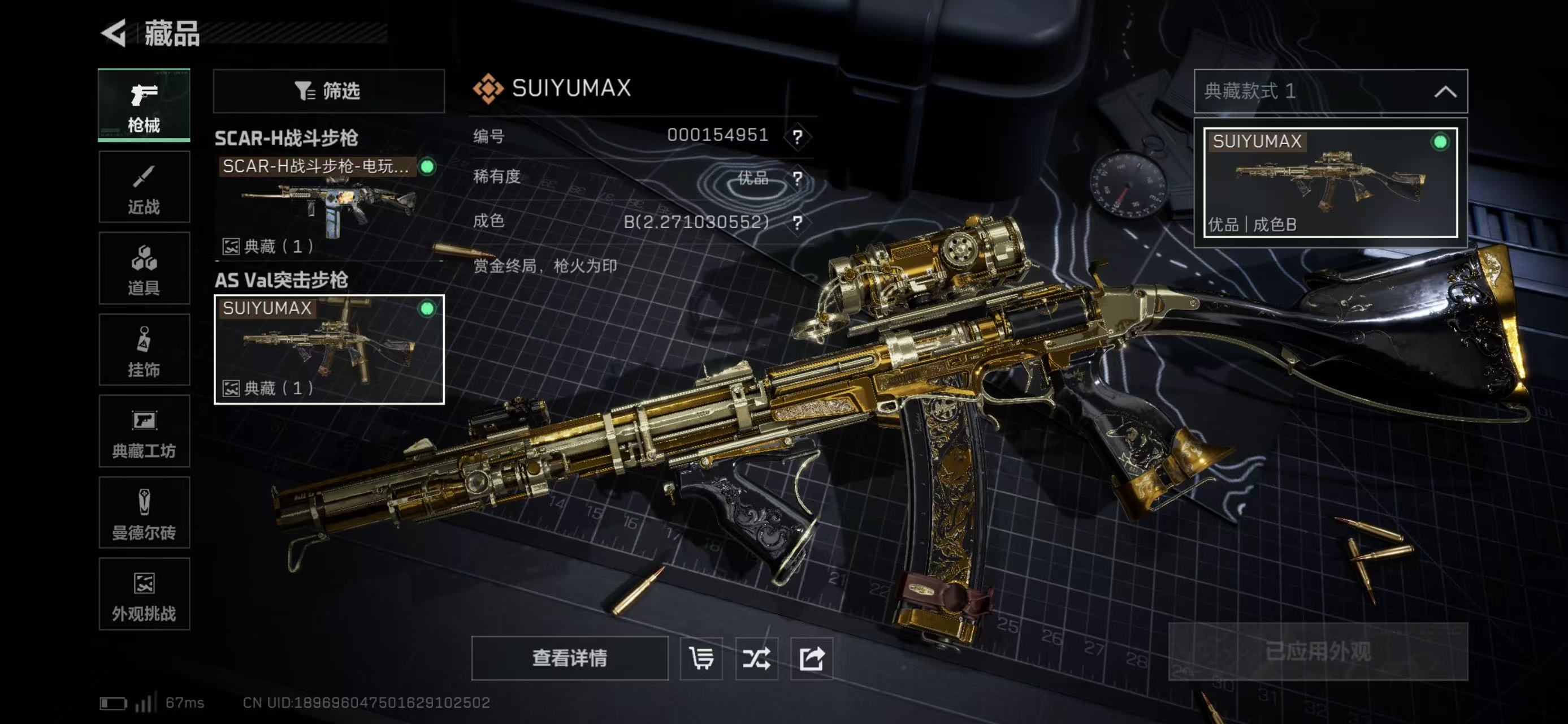
Task: Switch to the 曼德尔砖 tab
Action: pos(144,512)
